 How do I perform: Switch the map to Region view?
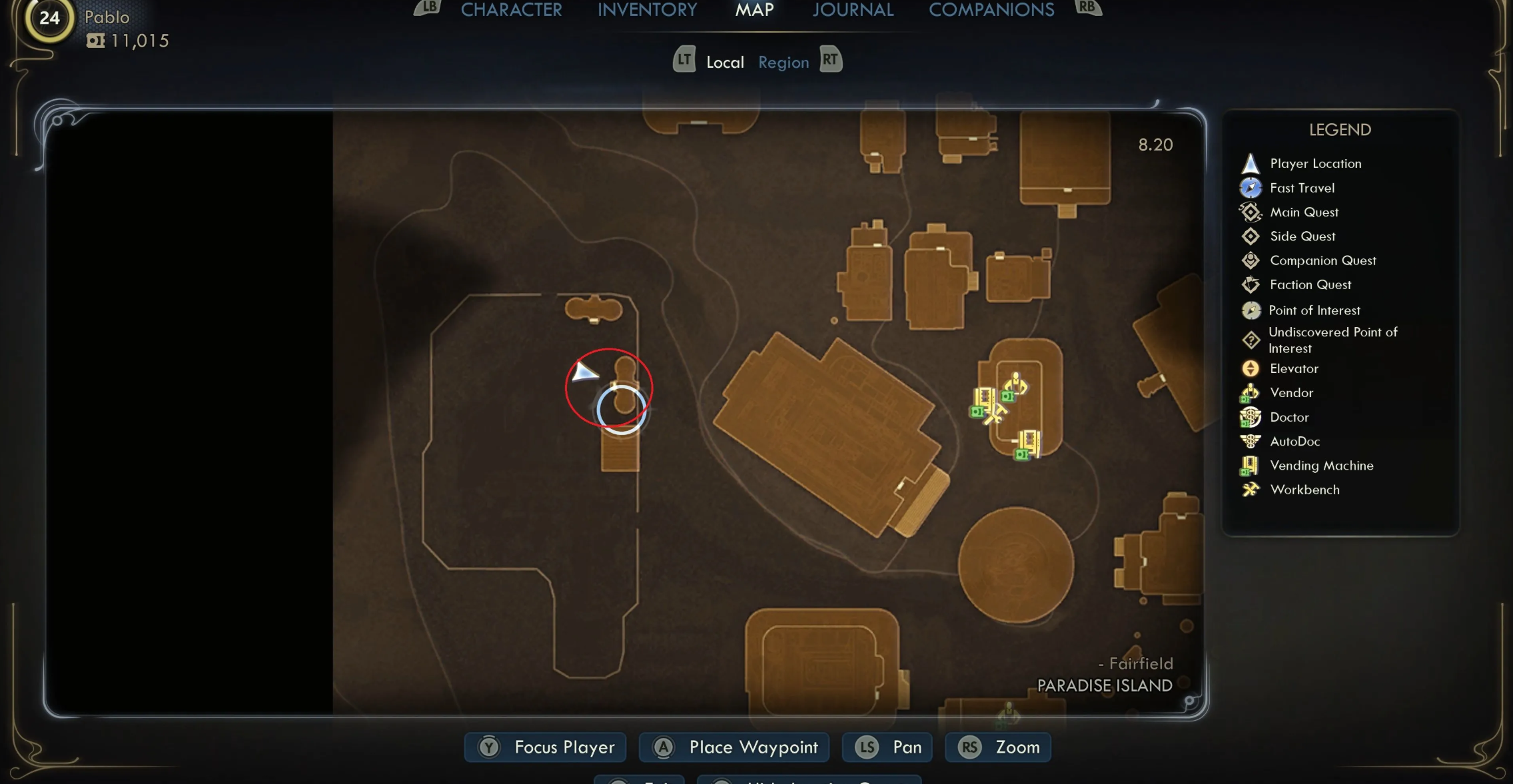point(783,63)
